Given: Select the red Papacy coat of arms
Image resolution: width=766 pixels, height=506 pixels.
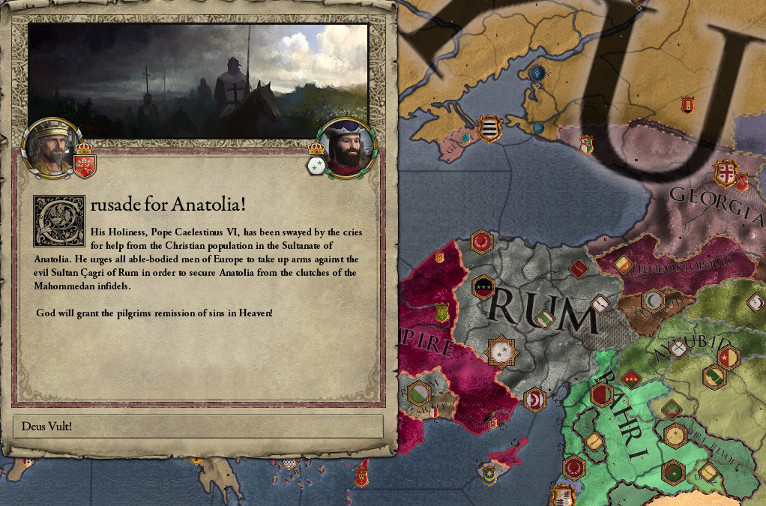Looking at the screenshot, I should click(x=84, y=160).
